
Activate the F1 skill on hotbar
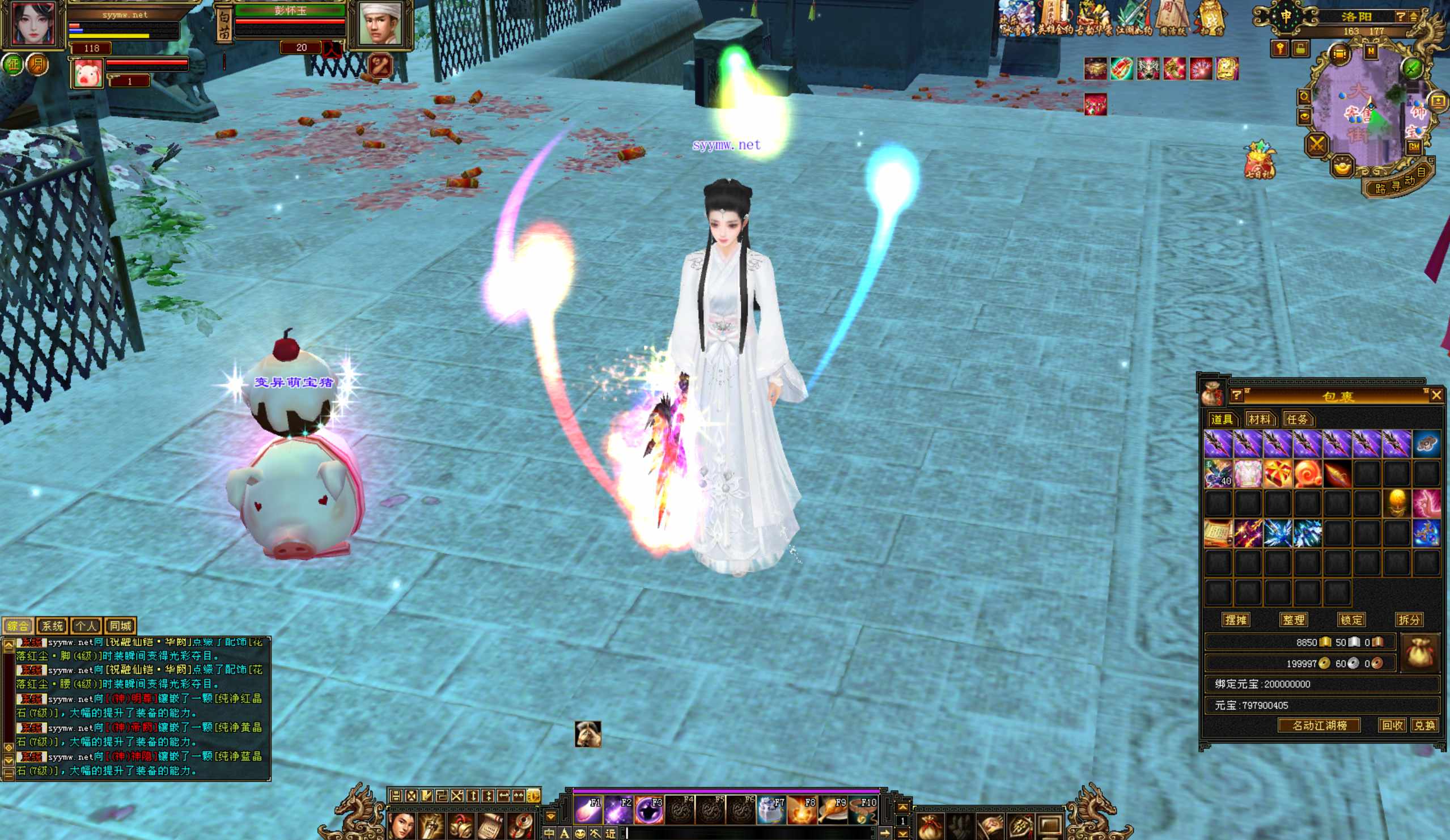(588, 810)
